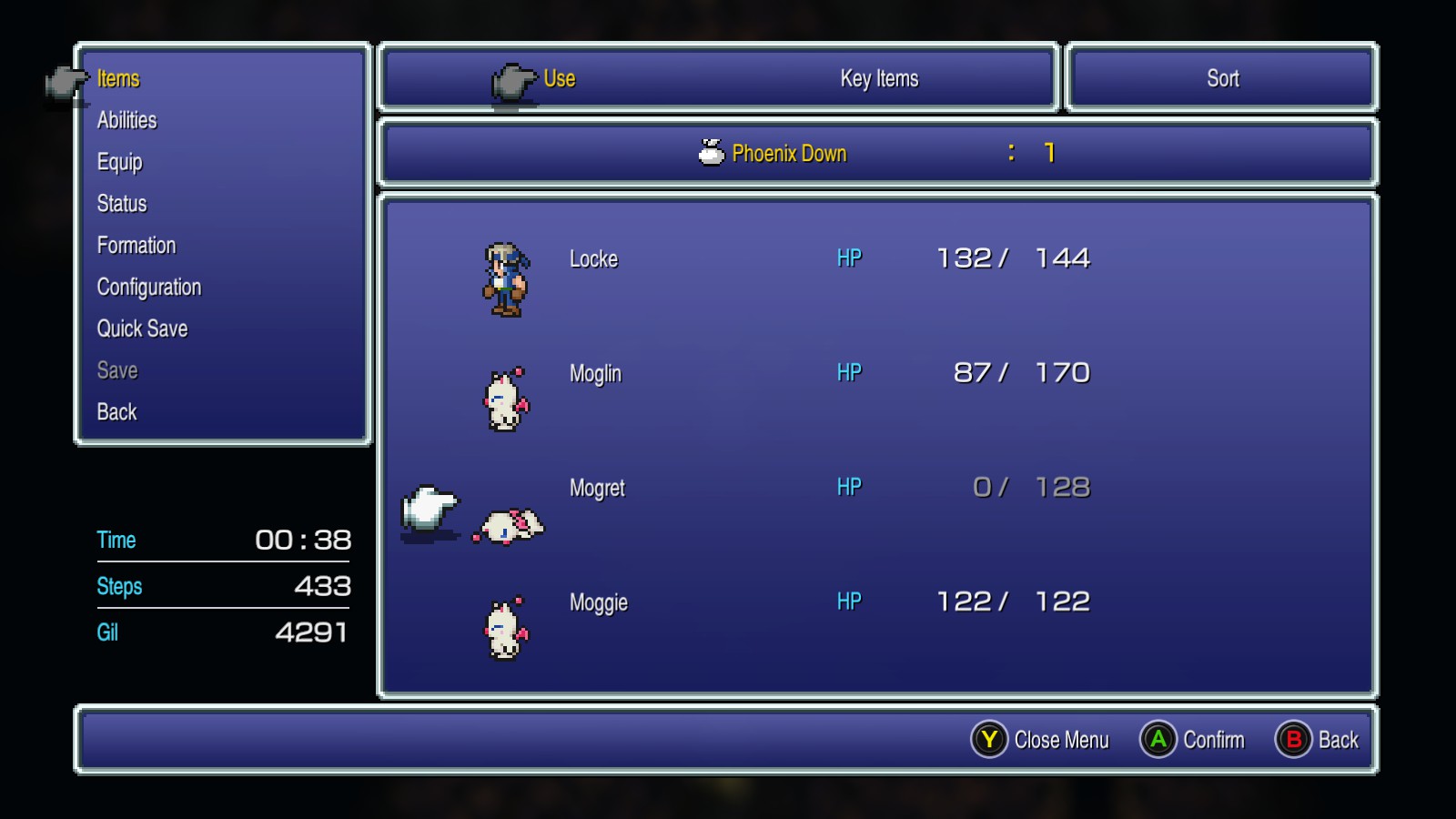Select Quick Save option

pyautogui.click(x=142, y=329)
